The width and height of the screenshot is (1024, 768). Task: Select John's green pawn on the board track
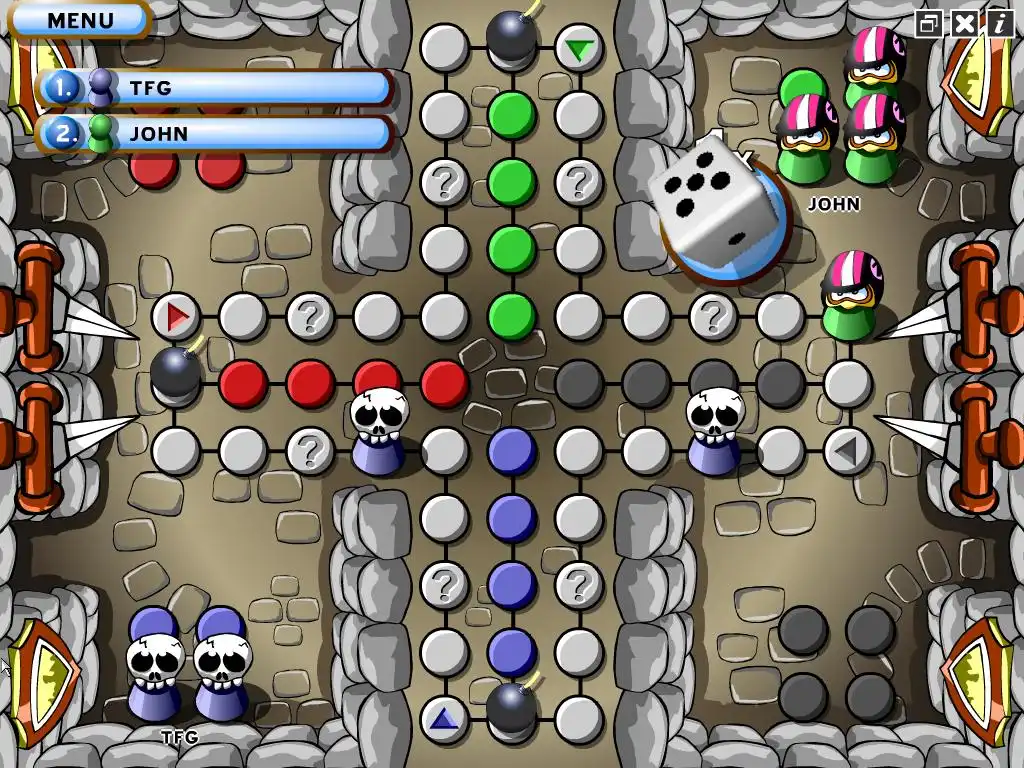point(850,297)
